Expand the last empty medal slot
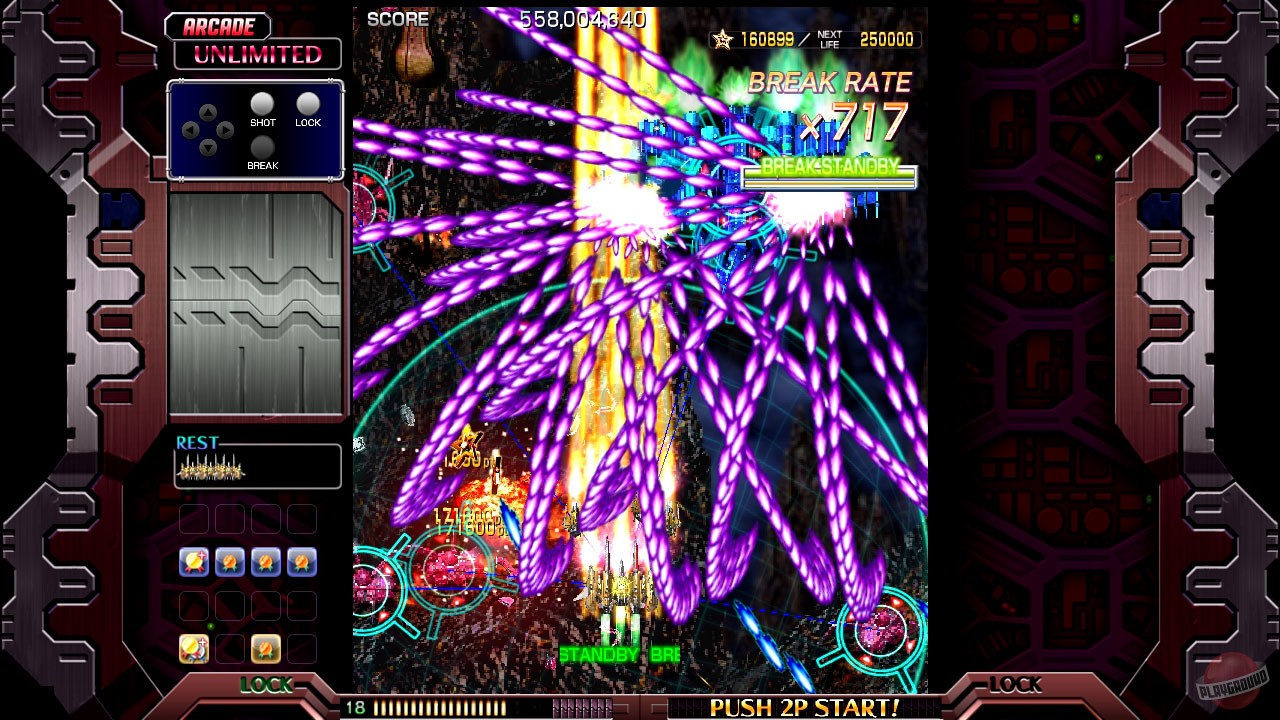 [301, 648]
